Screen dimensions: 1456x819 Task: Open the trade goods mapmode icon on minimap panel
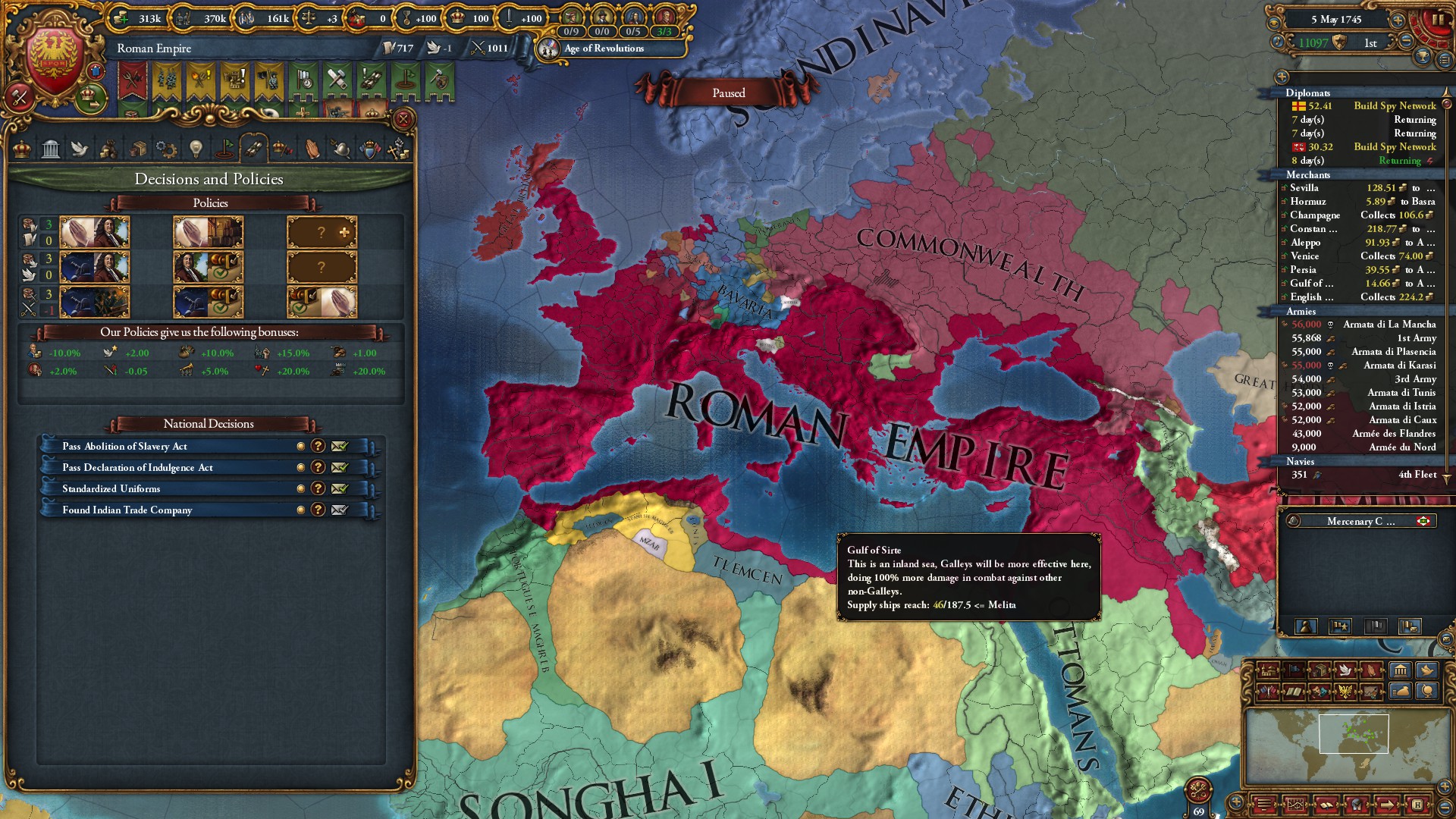(x=1319, y=670)
